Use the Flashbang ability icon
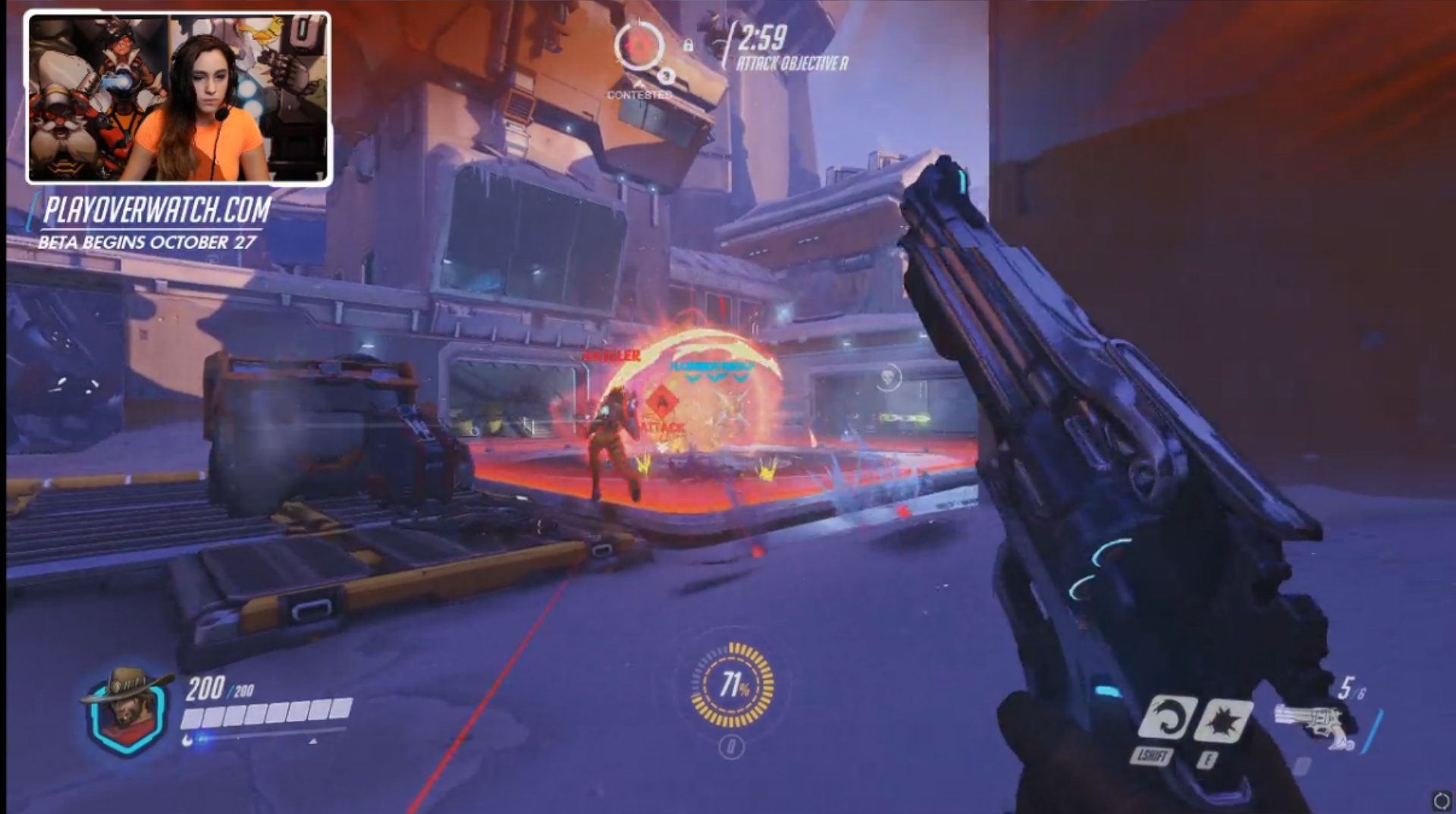The width and height of the screenshot is (1456, 814). [x=1222, y=718]
